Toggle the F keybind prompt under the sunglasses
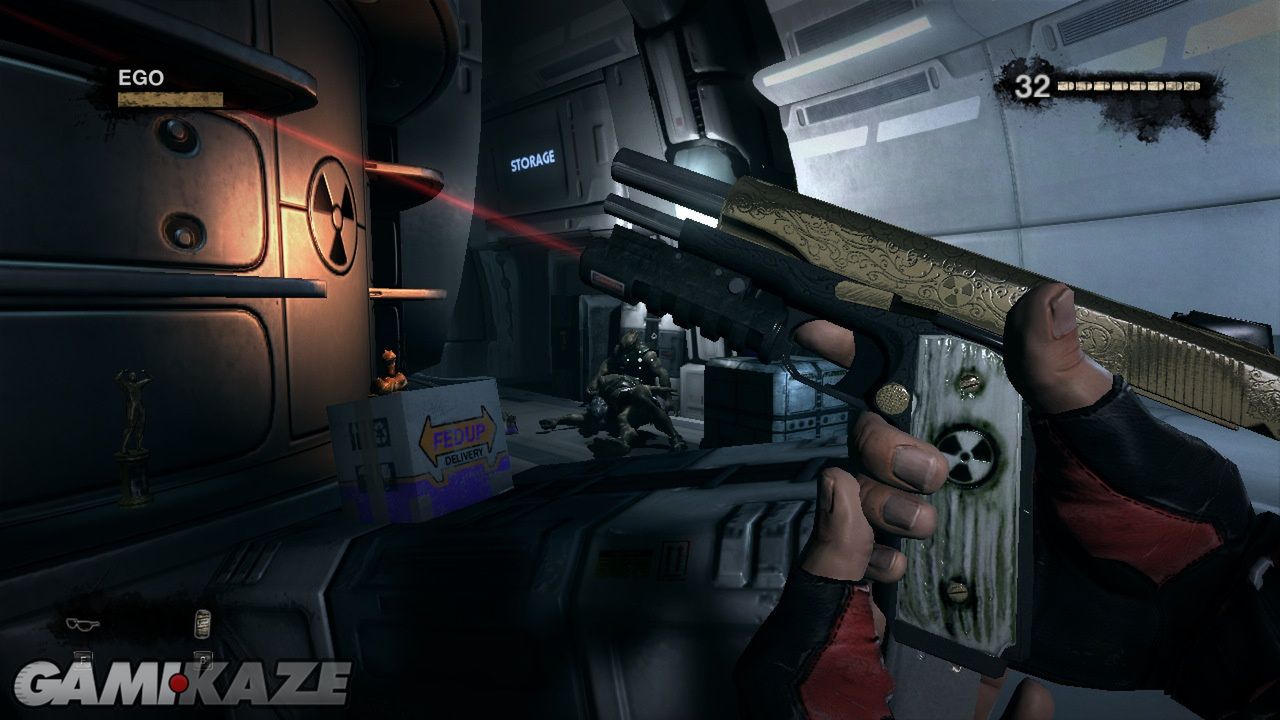 coord(83,660)
